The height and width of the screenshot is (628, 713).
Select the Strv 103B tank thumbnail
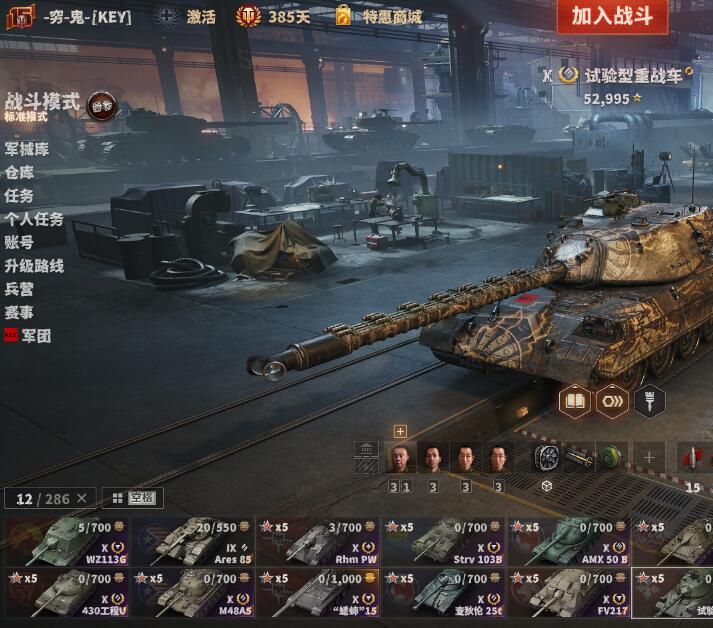443,541
